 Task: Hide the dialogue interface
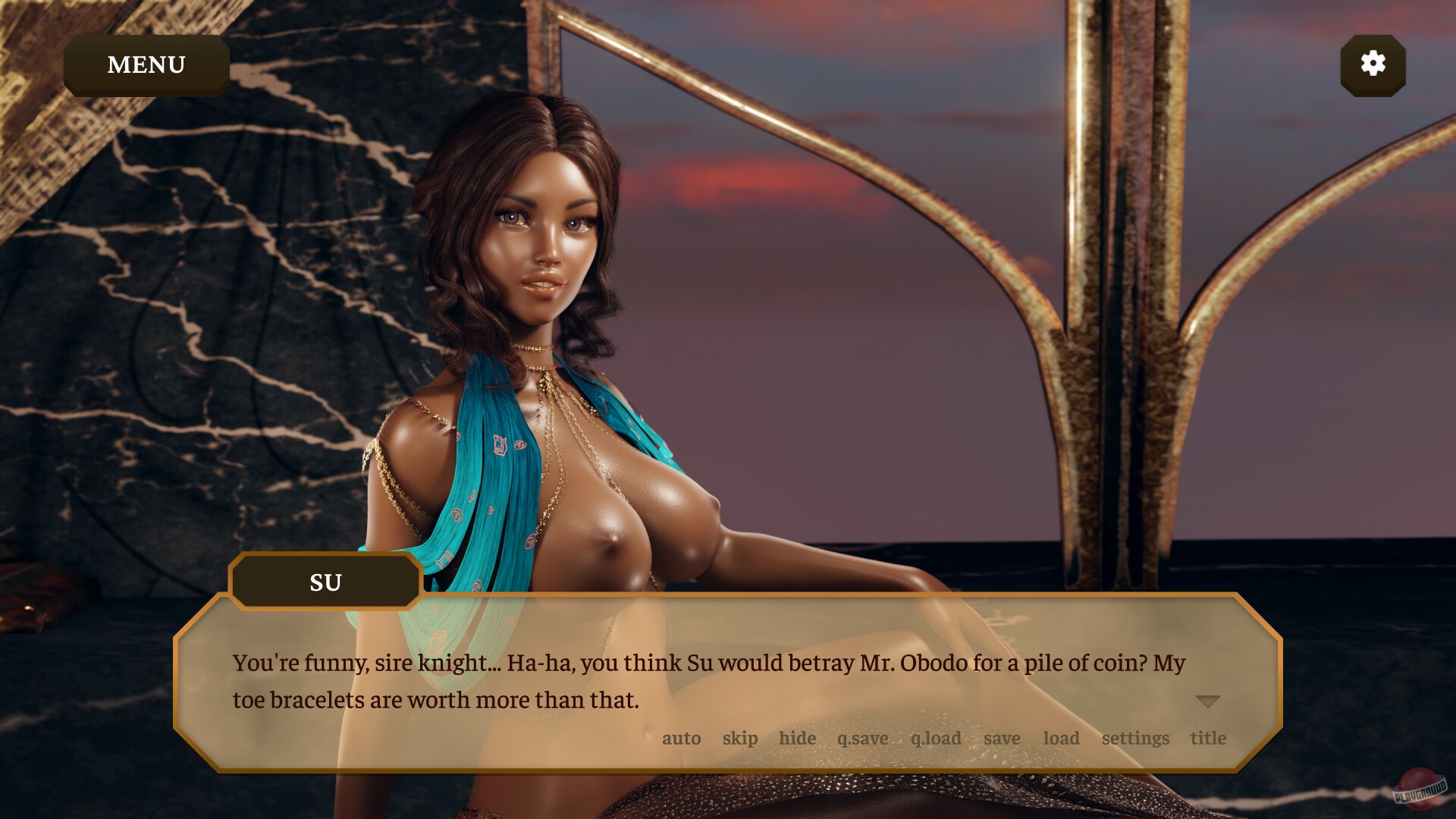(x=797, y=738)
